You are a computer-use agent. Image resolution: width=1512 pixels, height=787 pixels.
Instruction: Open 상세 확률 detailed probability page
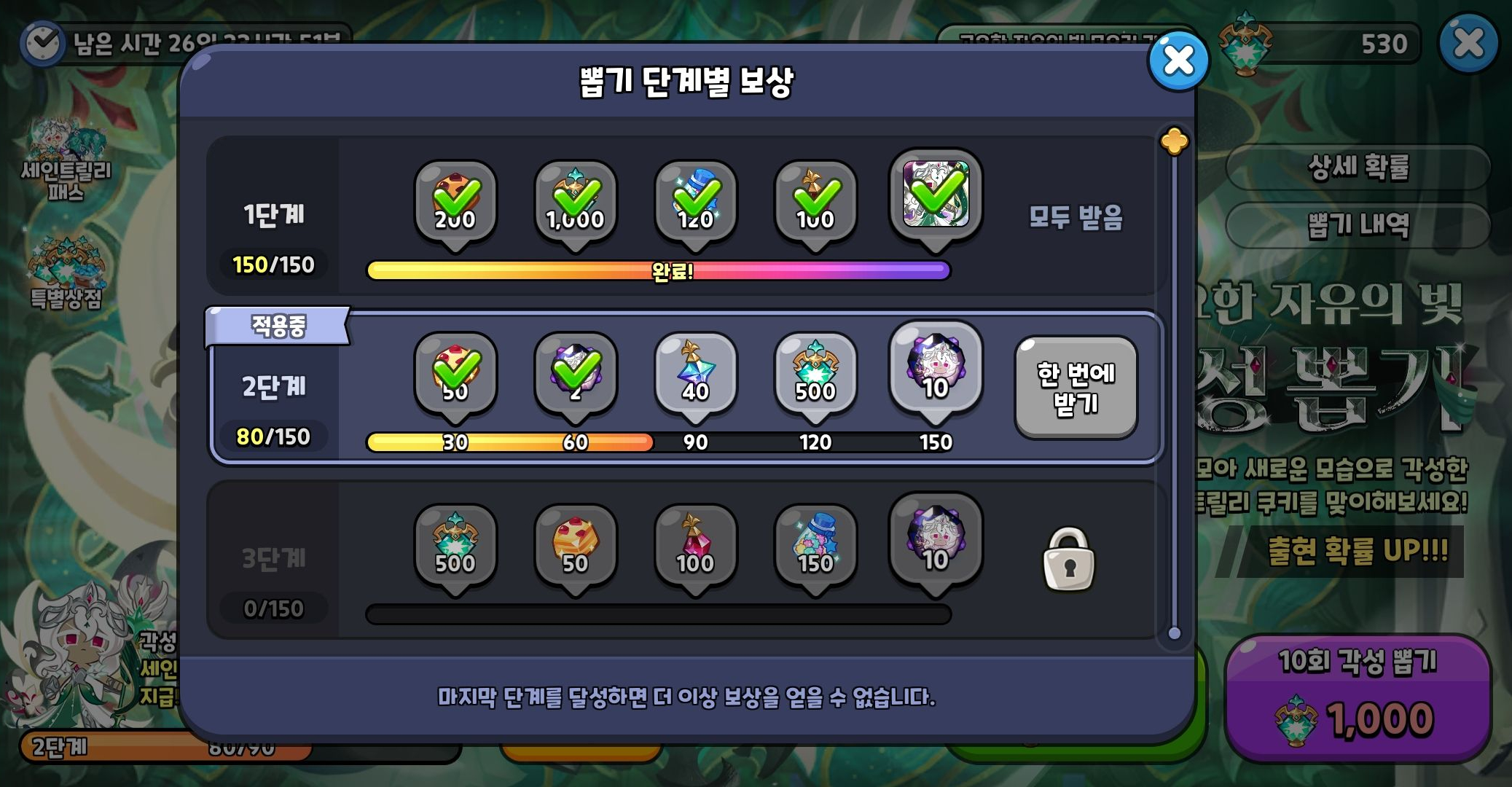coord(1356,165)
